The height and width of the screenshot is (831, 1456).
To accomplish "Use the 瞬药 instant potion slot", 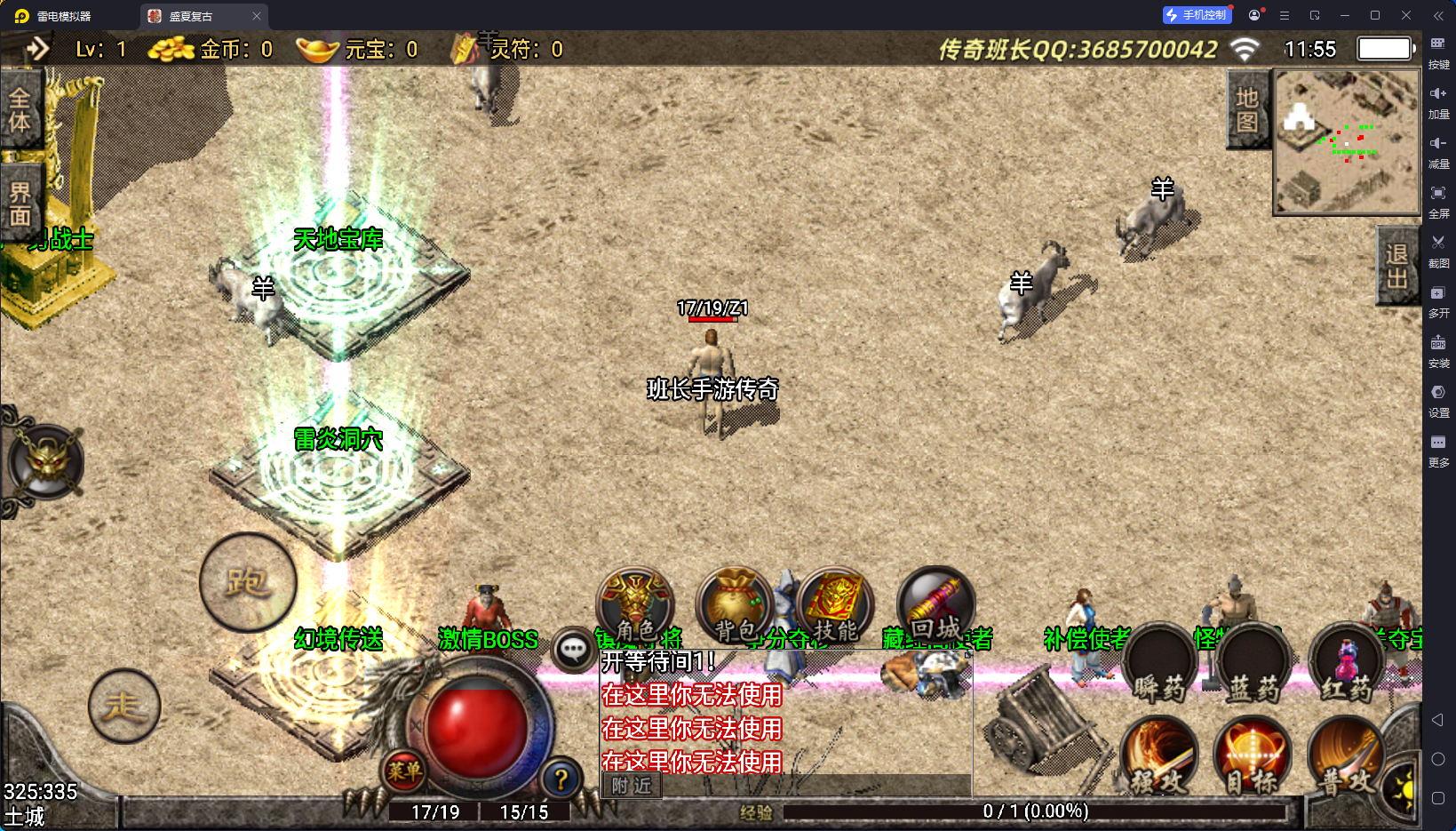I will click(1158, 668).
